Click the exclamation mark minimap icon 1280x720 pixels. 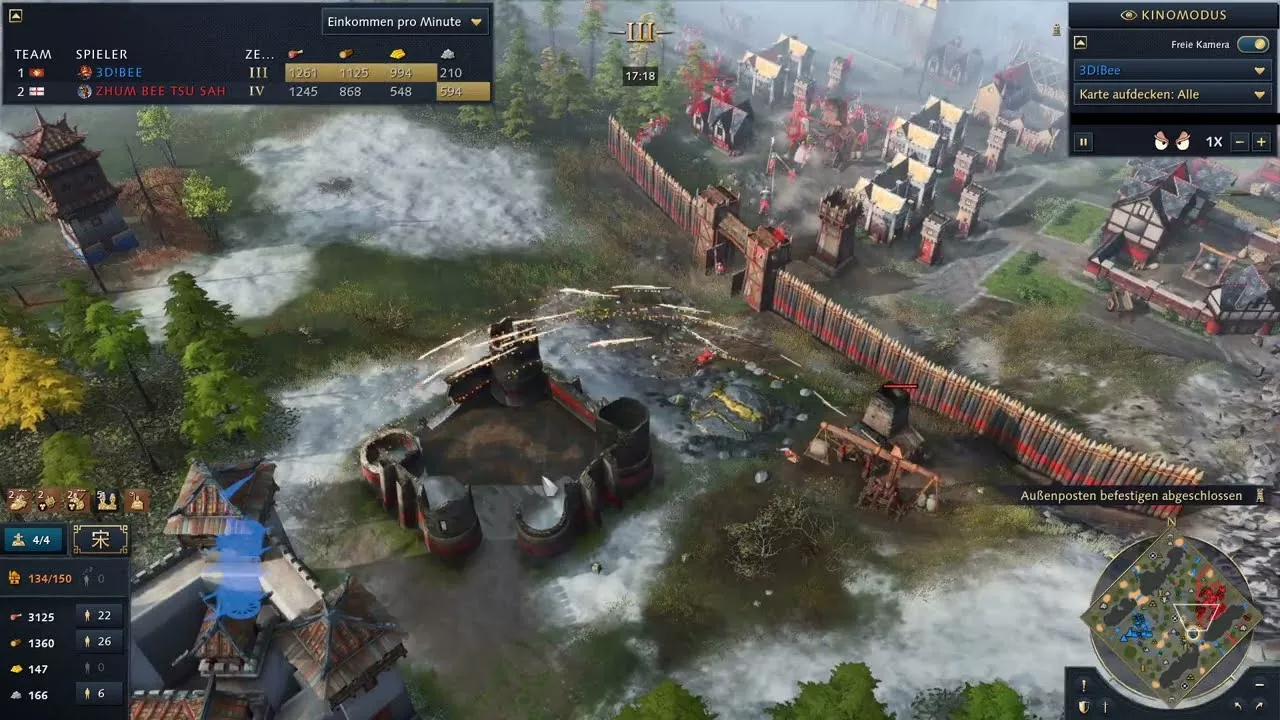[x=1083, y=685]
